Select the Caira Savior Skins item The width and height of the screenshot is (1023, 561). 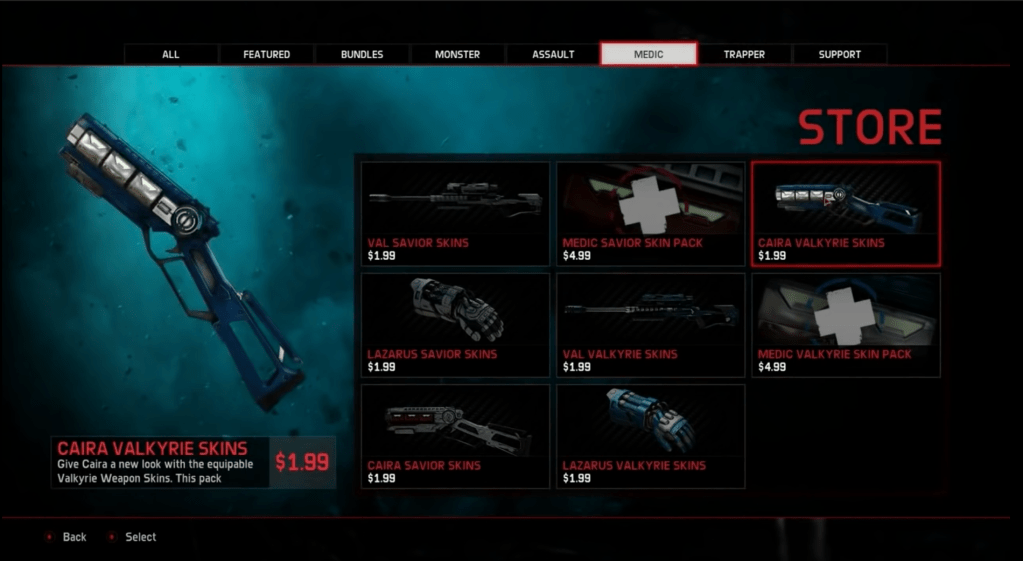pos(455,436)
